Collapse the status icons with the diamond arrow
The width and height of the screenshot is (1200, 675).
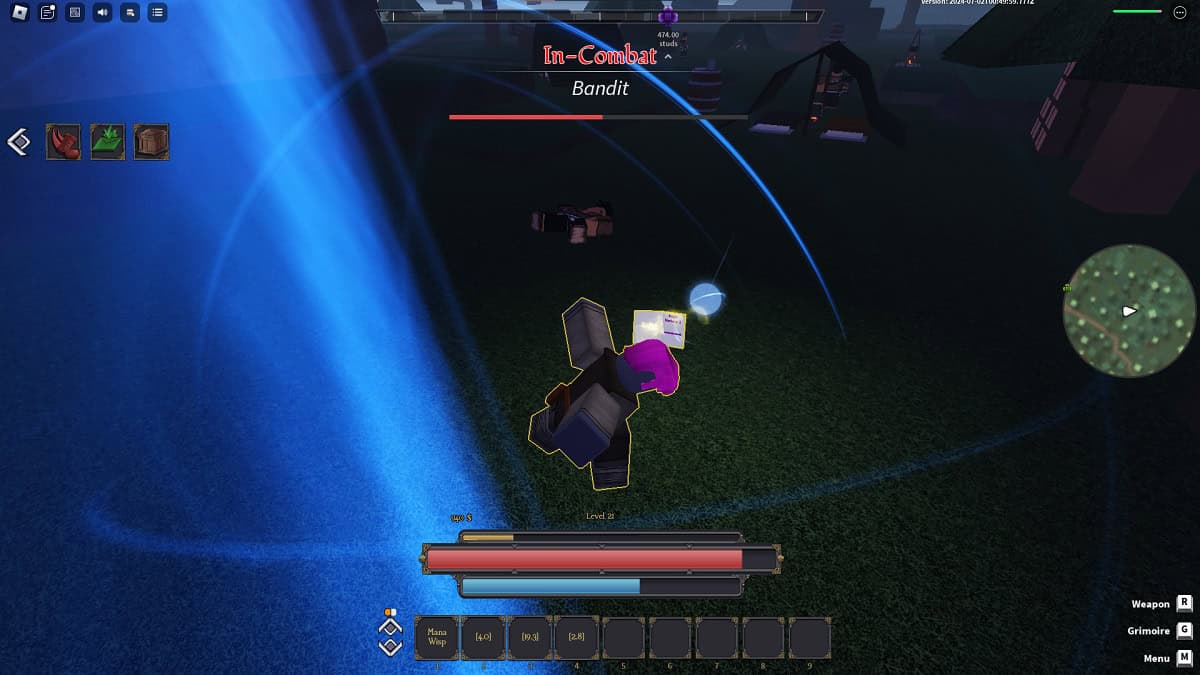[19, 142]
